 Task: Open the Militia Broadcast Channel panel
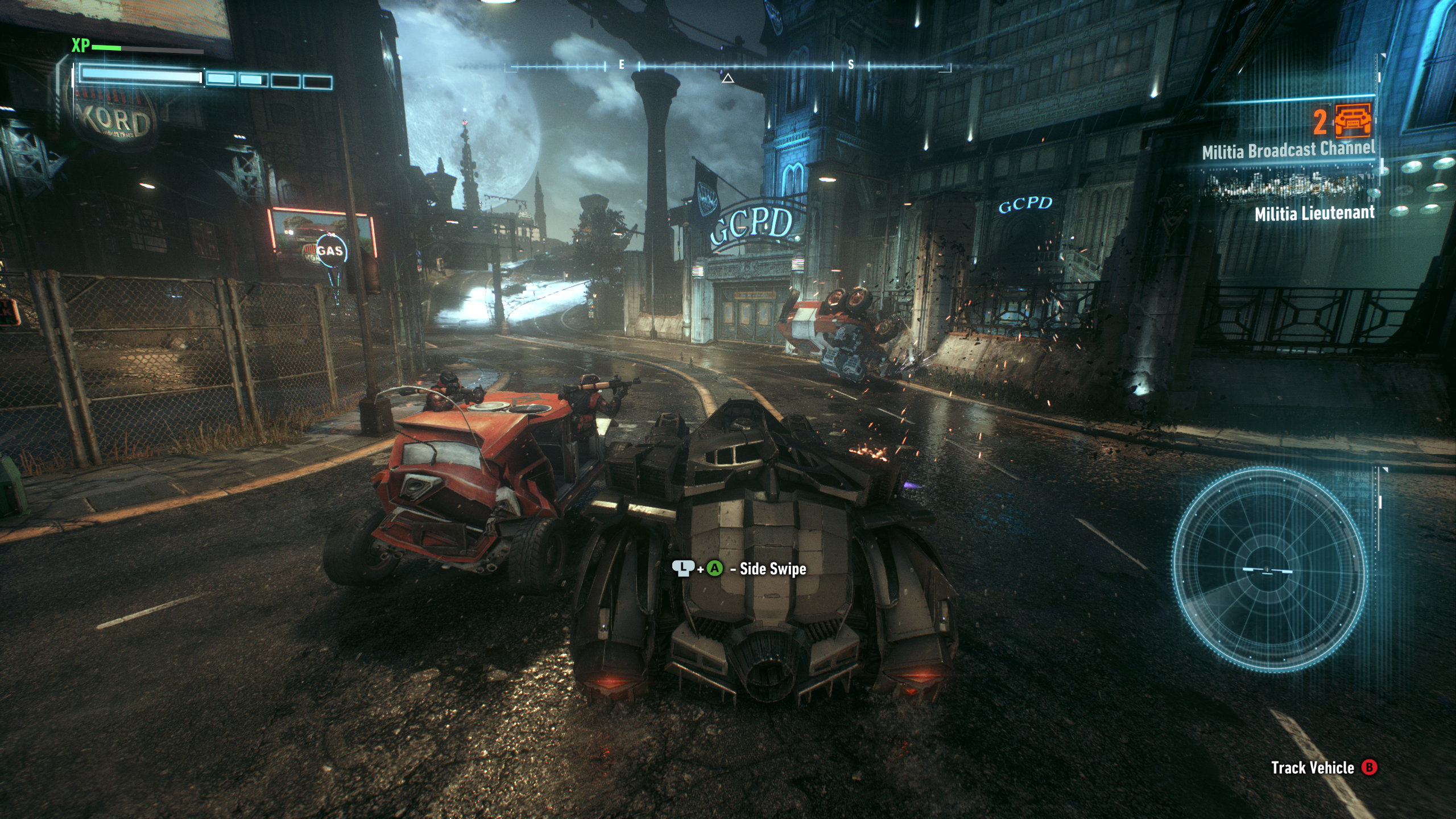[x=1288, y=150]
